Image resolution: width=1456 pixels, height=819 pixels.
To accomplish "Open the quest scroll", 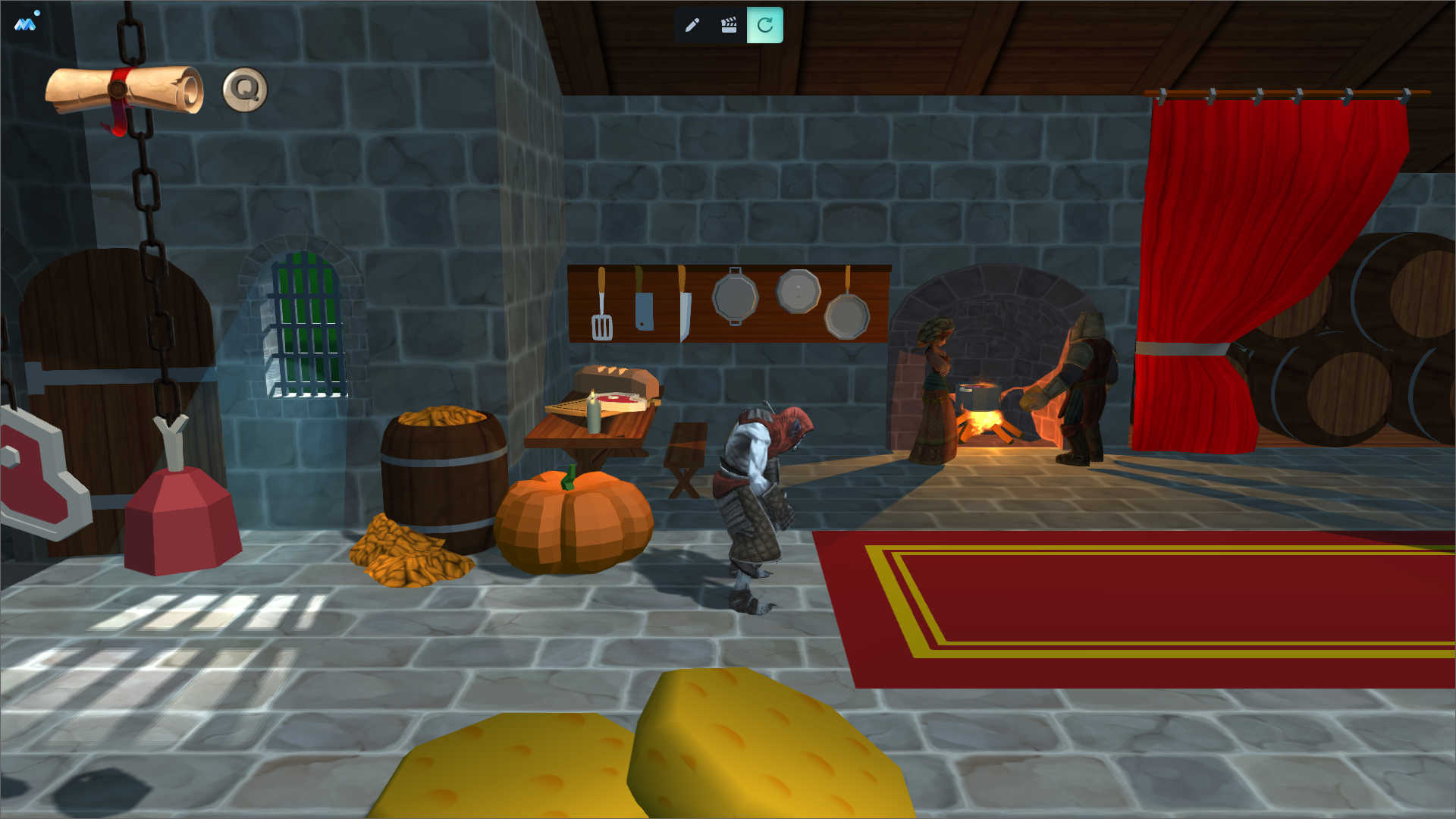I will pos(125,90).
